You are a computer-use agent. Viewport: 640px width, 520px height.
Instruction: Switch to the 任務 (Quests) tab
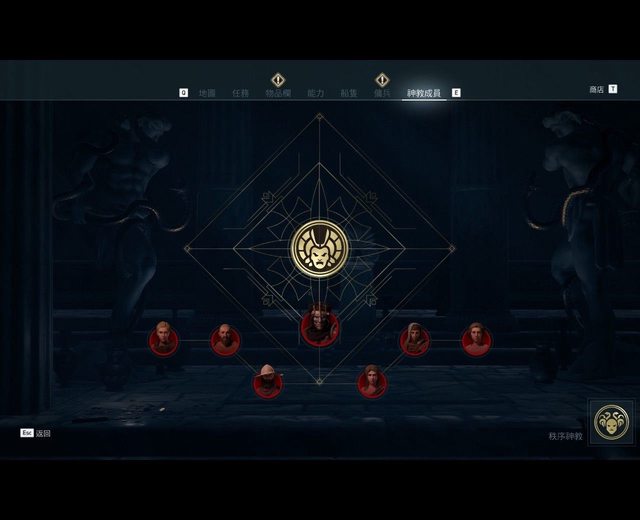click(x=240, y=92)
